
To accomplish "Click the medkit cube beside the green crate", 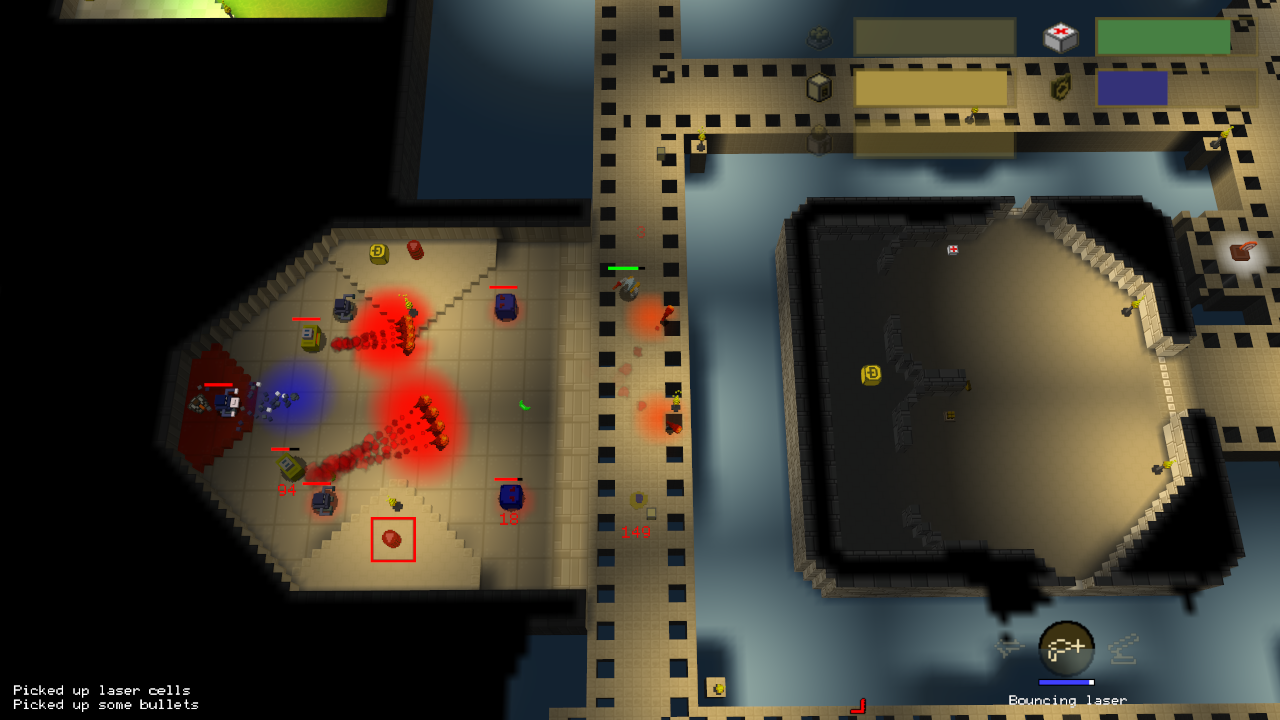I will [1059, 35].
